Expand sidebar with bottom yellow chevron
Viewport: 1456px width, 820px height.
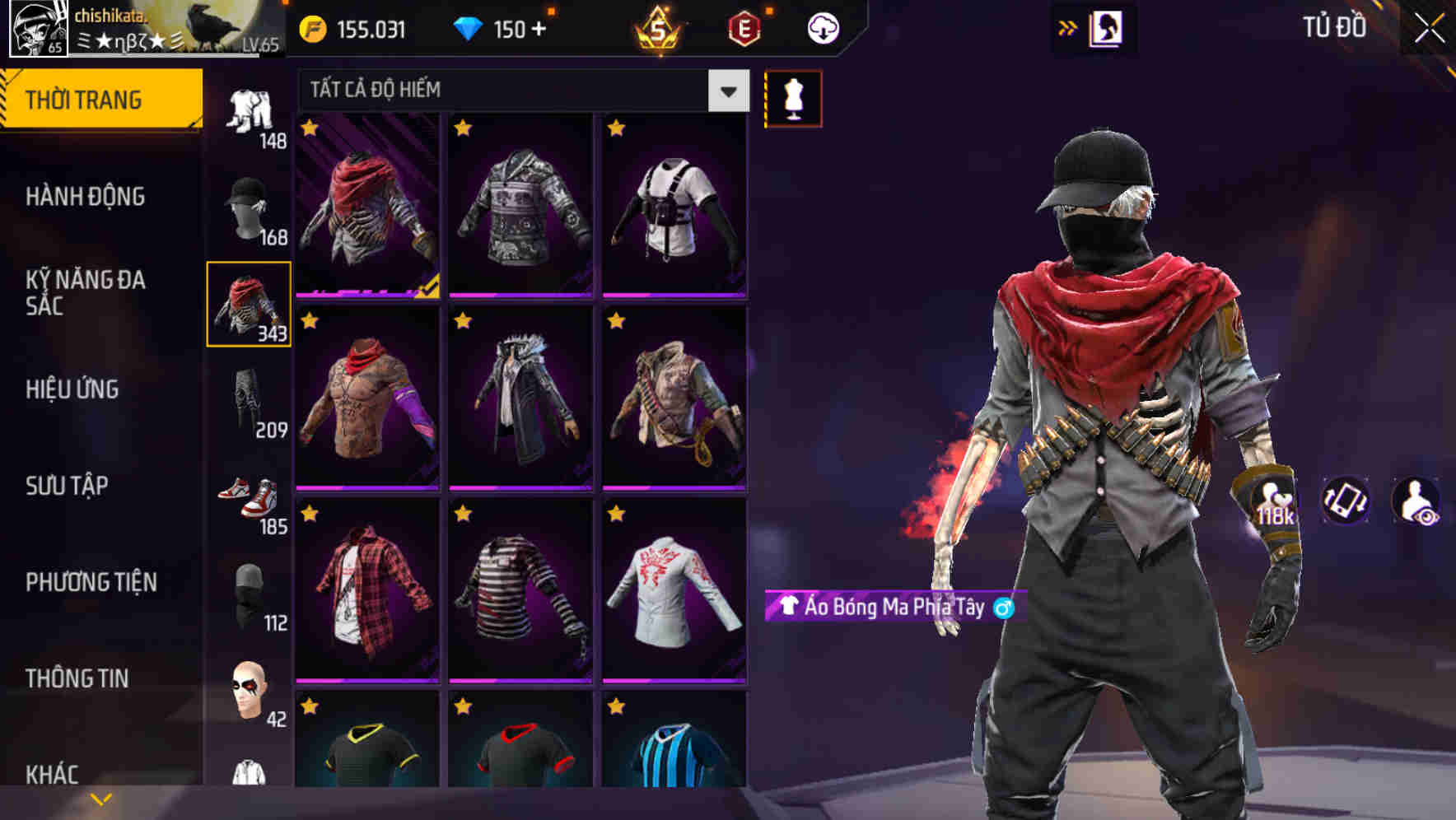pyautogui.click(x=101, y=797)
